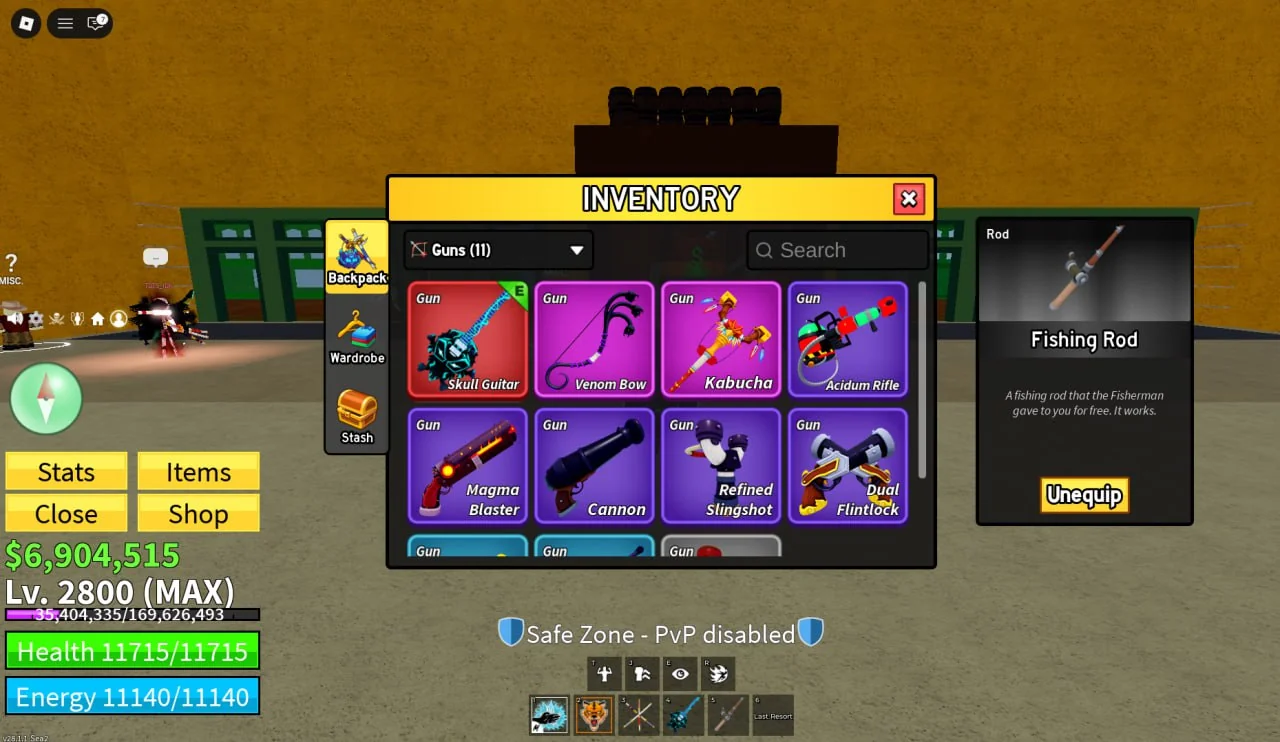Select the Skull Guitar item
The width and height of the screenshot is (1280, 742).
tap(468, 340)
